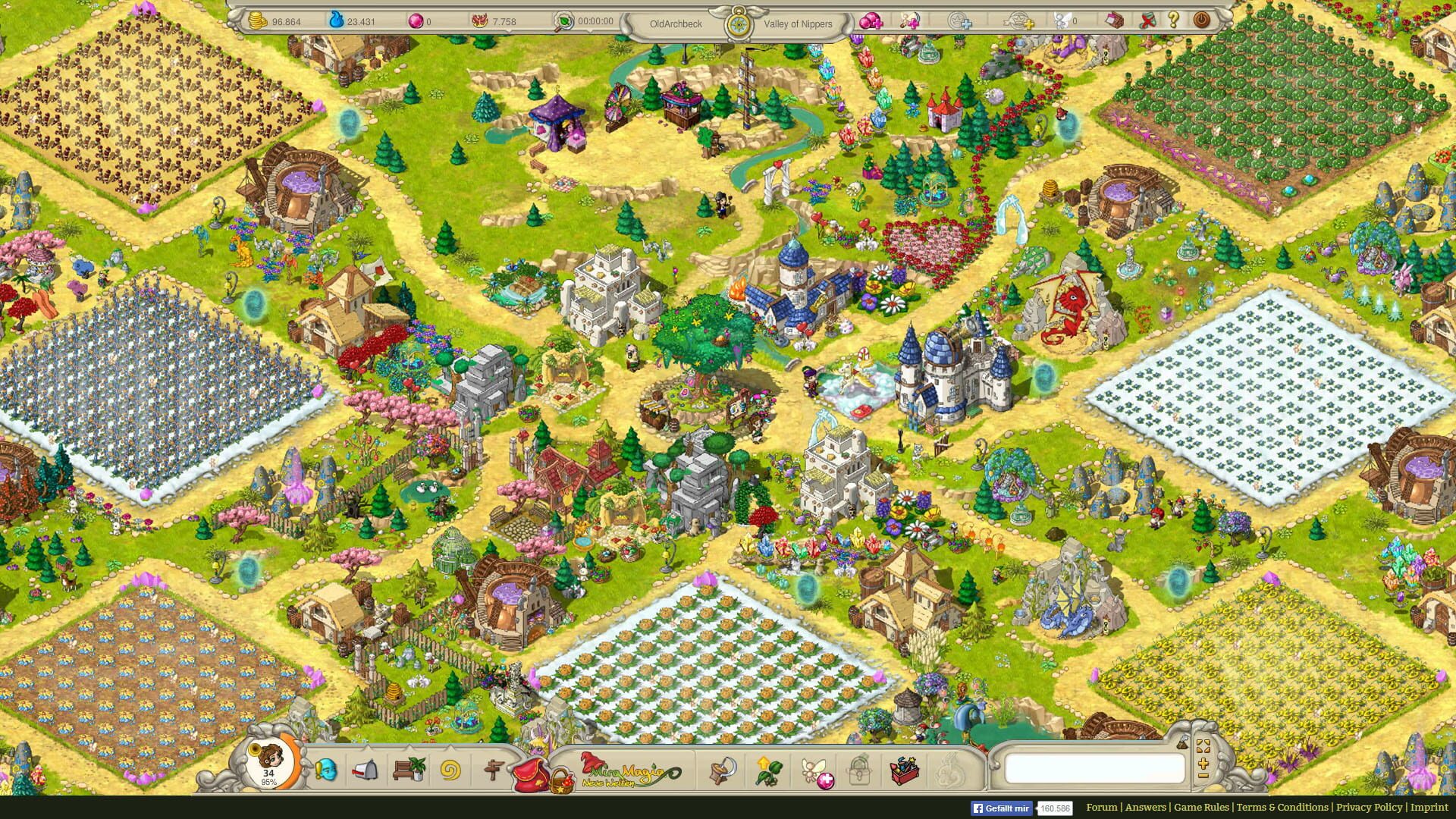The height and width of the screenshot is (819, 1456).
Task: Toggle the decoration lock padlock
Action: (860, 770)
